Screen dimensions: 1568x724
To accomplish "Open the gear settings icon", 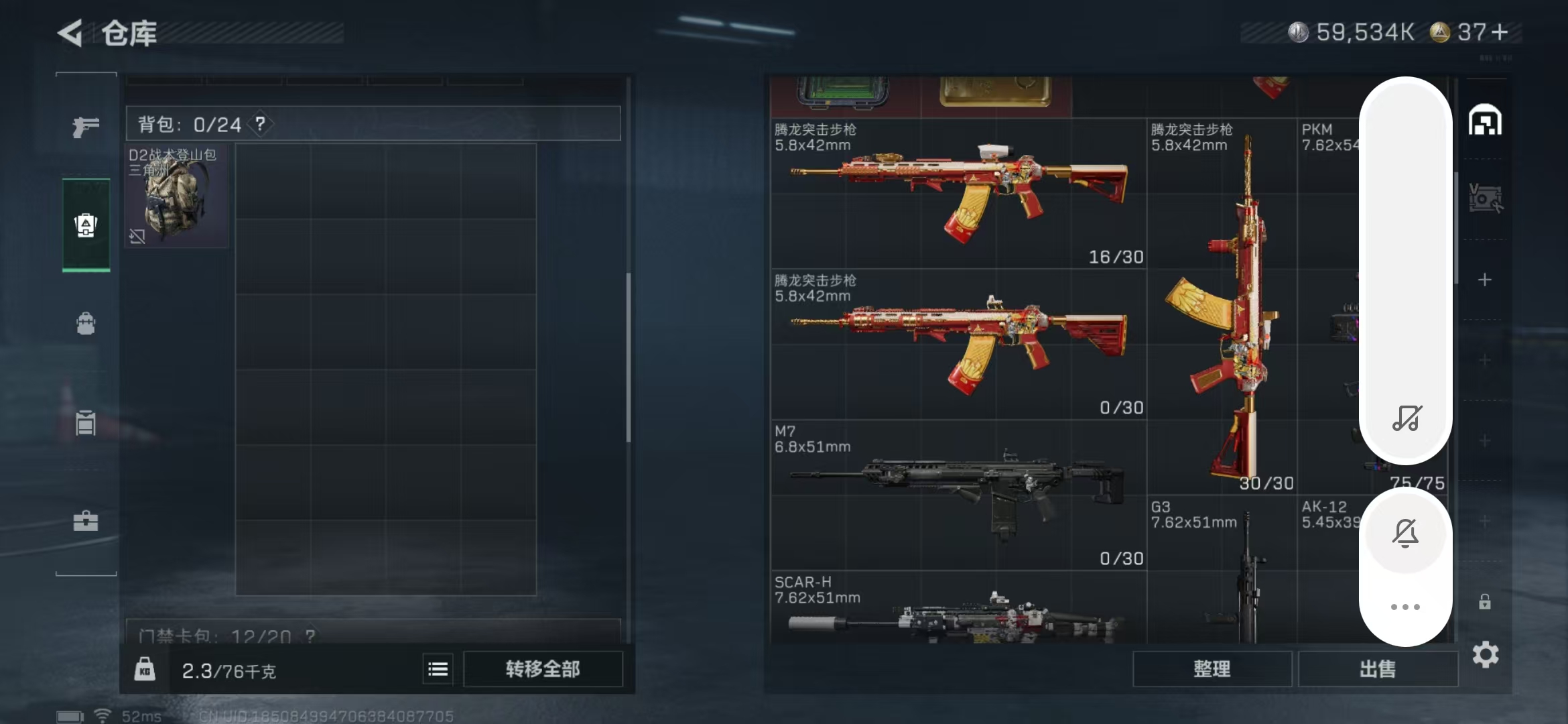I will [1485, 654].
